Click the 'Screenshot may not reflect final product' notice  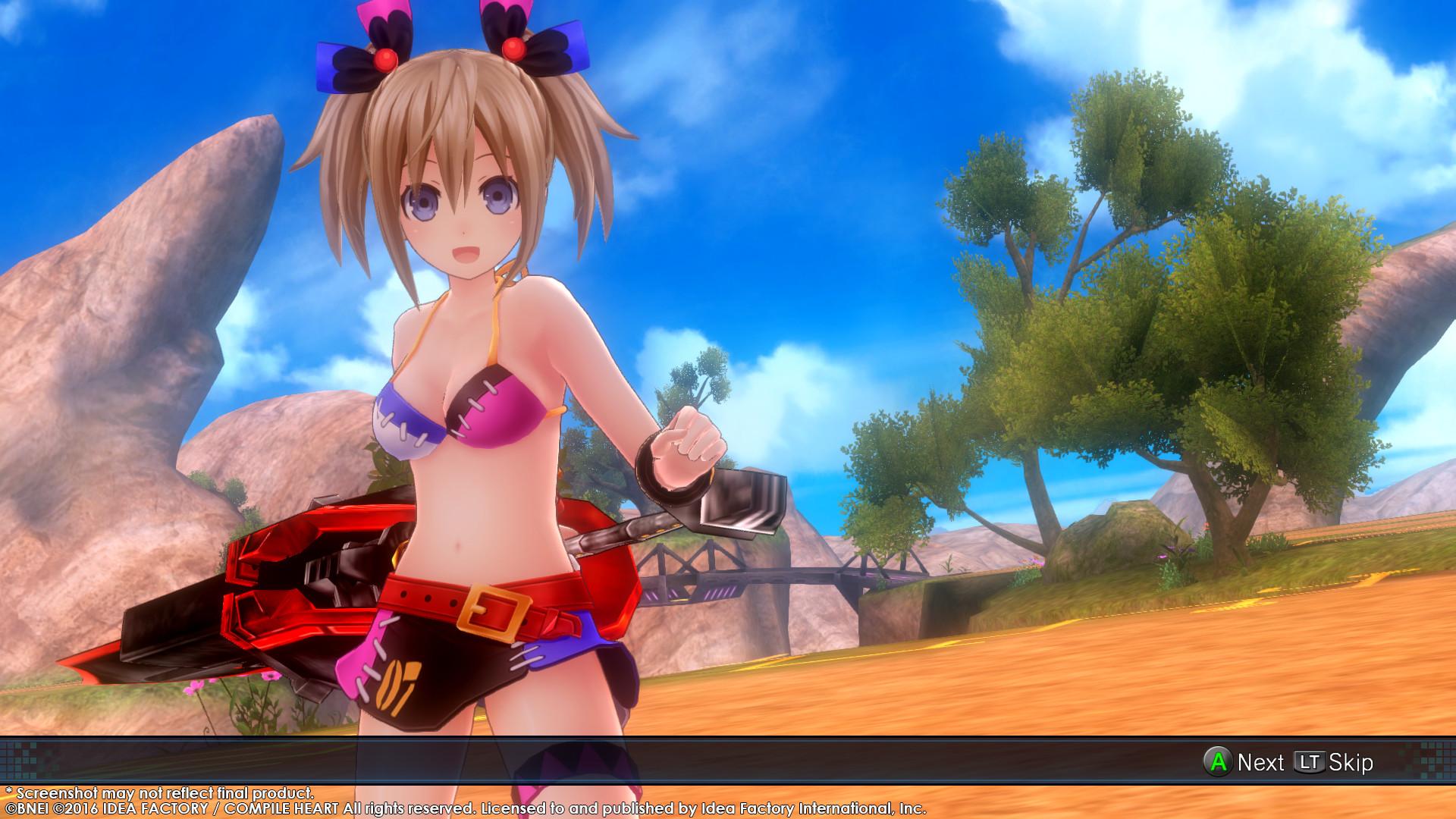[159, 791]
